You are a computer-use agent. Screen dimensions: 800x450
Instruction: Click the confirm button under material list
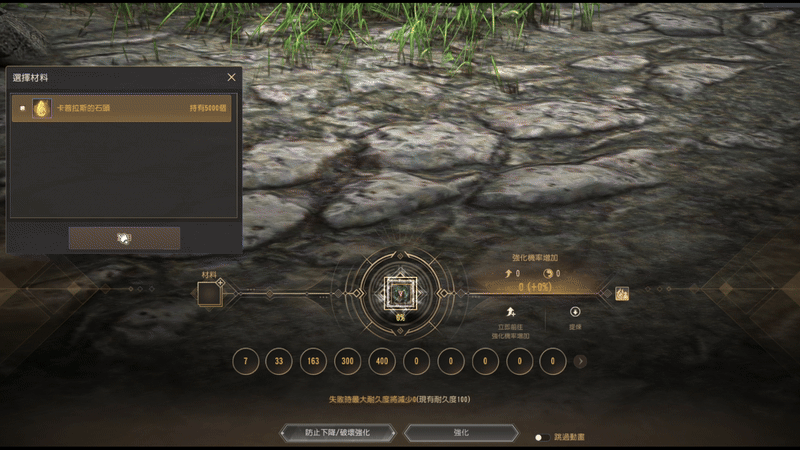[124, 238]
